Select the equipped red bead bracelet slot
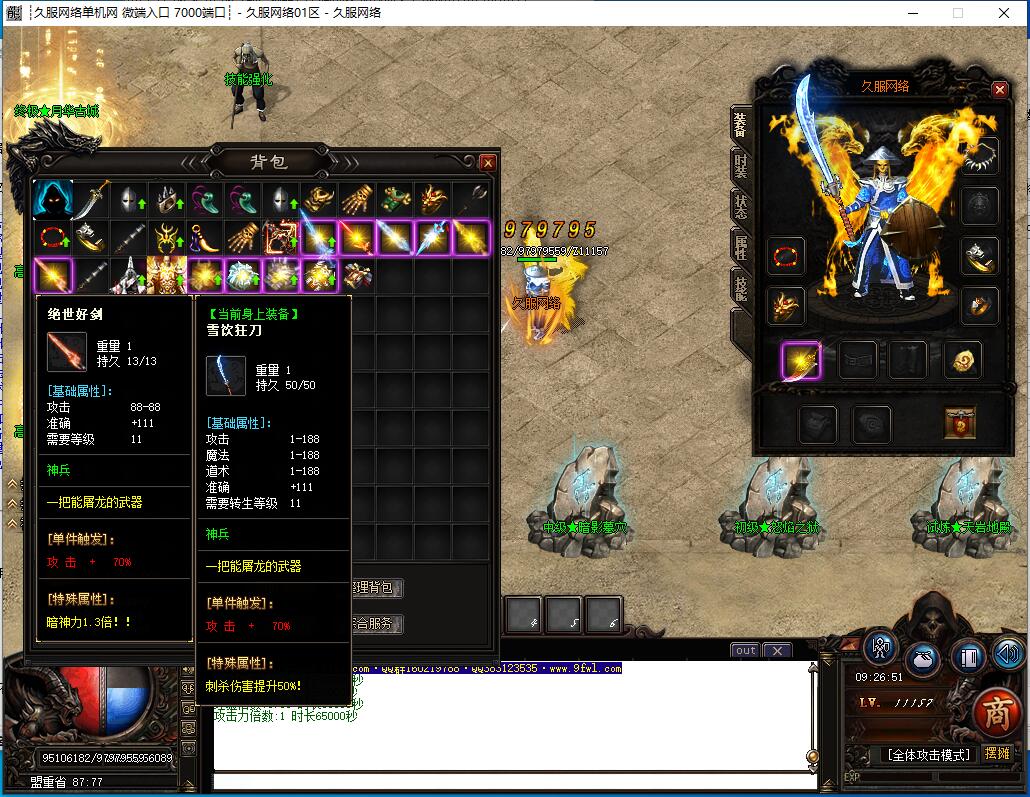Viewport: 1030px width, 797px height. (786, 257)
